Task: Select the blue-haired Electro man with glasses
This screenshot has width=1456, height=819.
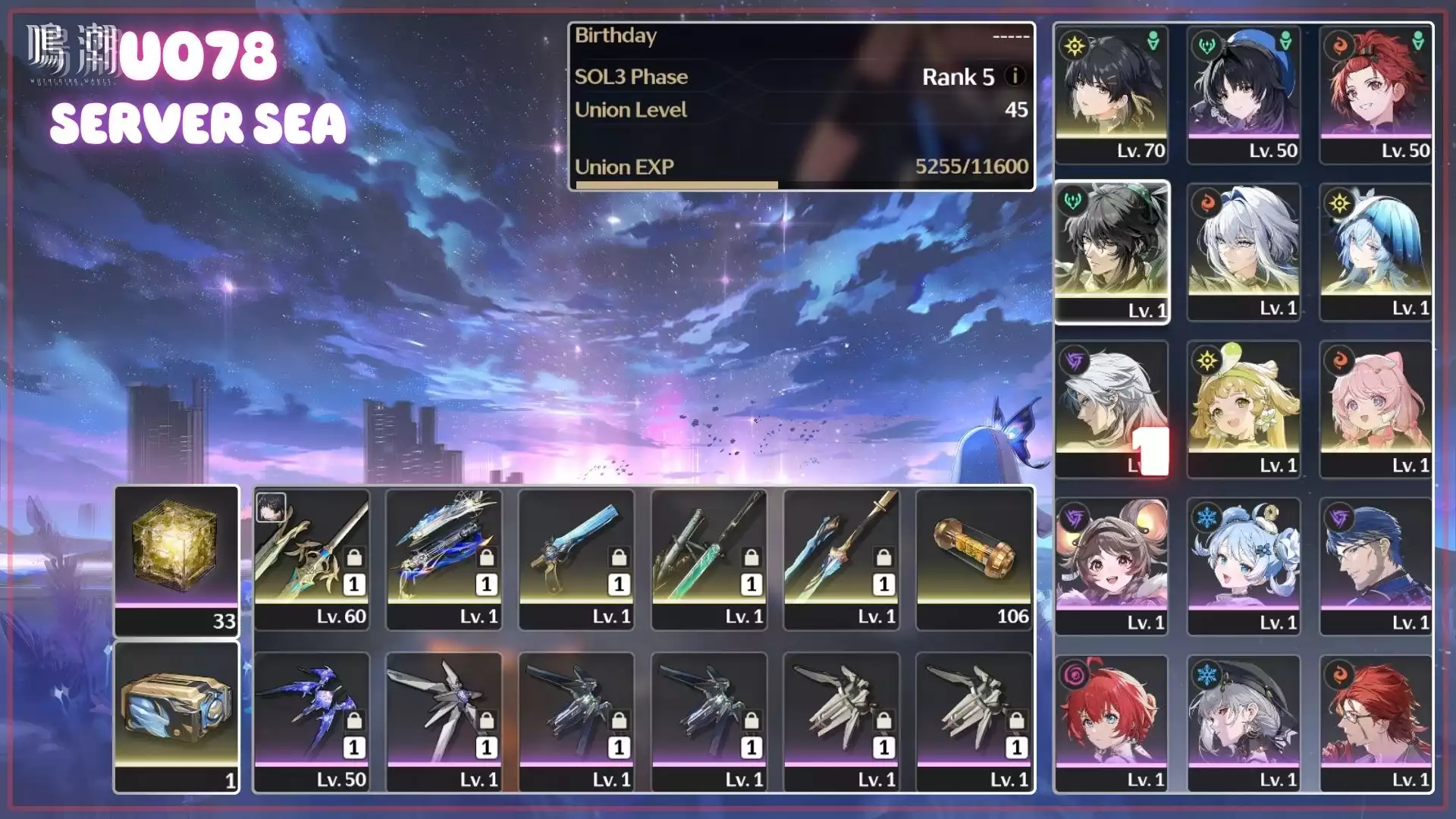Action: [x=1376, y=566]
